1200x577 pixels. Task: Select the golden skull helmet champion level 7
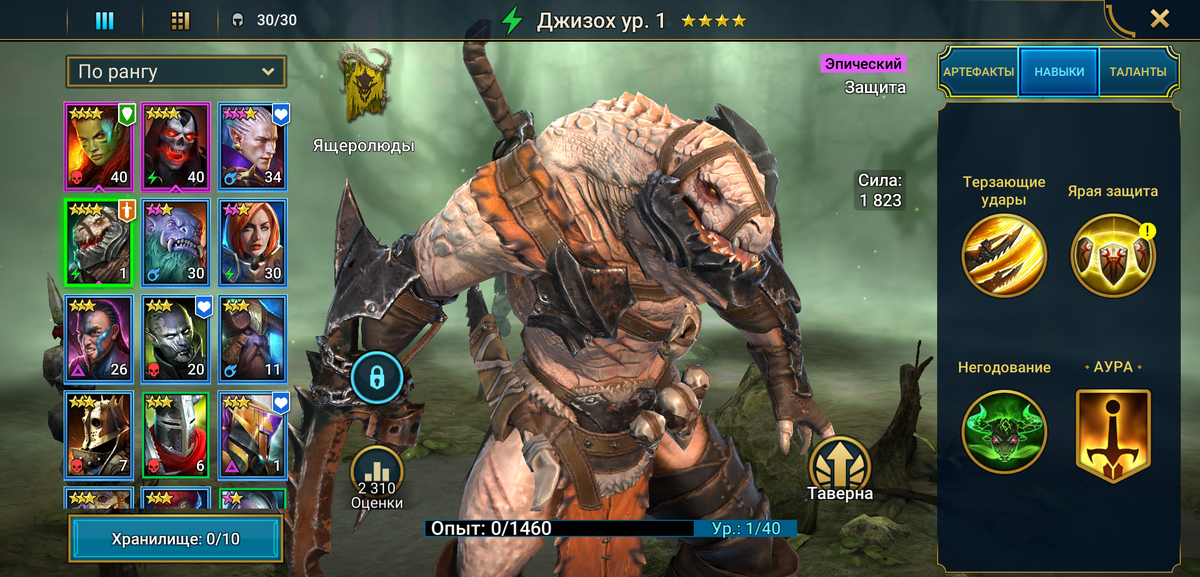tap(99, 435)
